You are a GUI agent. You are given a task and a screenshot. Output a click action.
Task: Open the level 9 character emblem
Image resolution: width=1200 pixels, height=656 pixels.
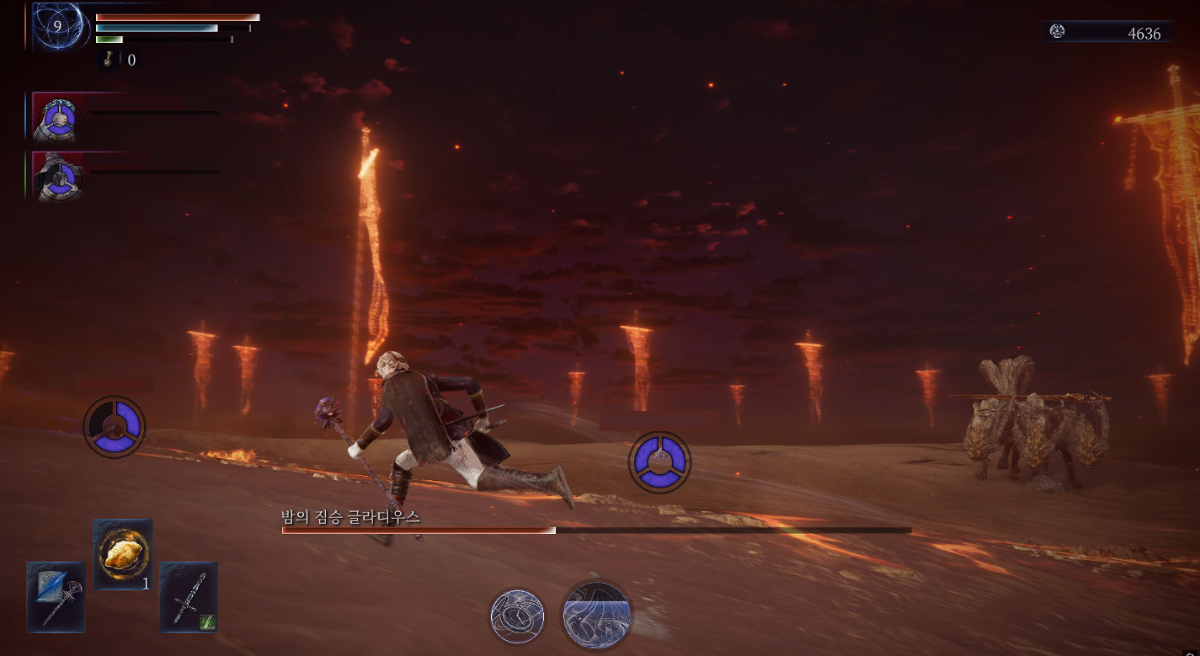pos(57,26)
